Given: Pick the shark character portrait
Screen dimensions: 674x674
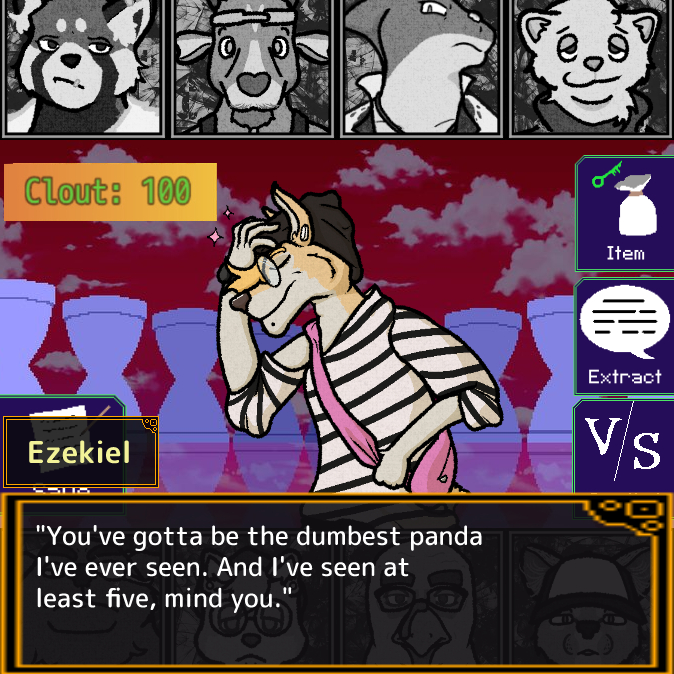Looking at the screenshot, I should (x=420, y=66).
